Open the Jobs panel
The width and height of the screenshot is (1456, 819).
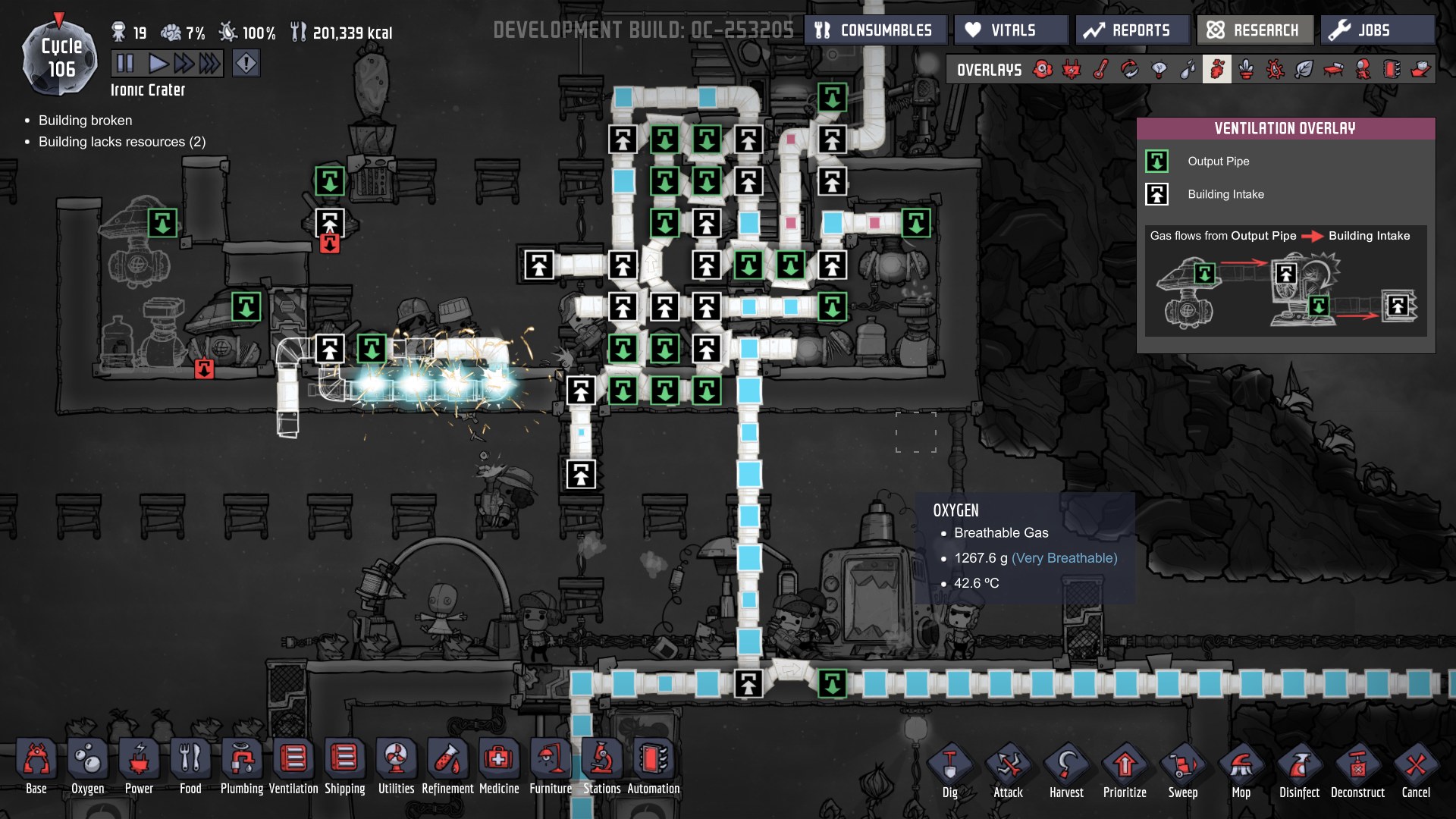pyautogui.click(x=1376, y=30)
